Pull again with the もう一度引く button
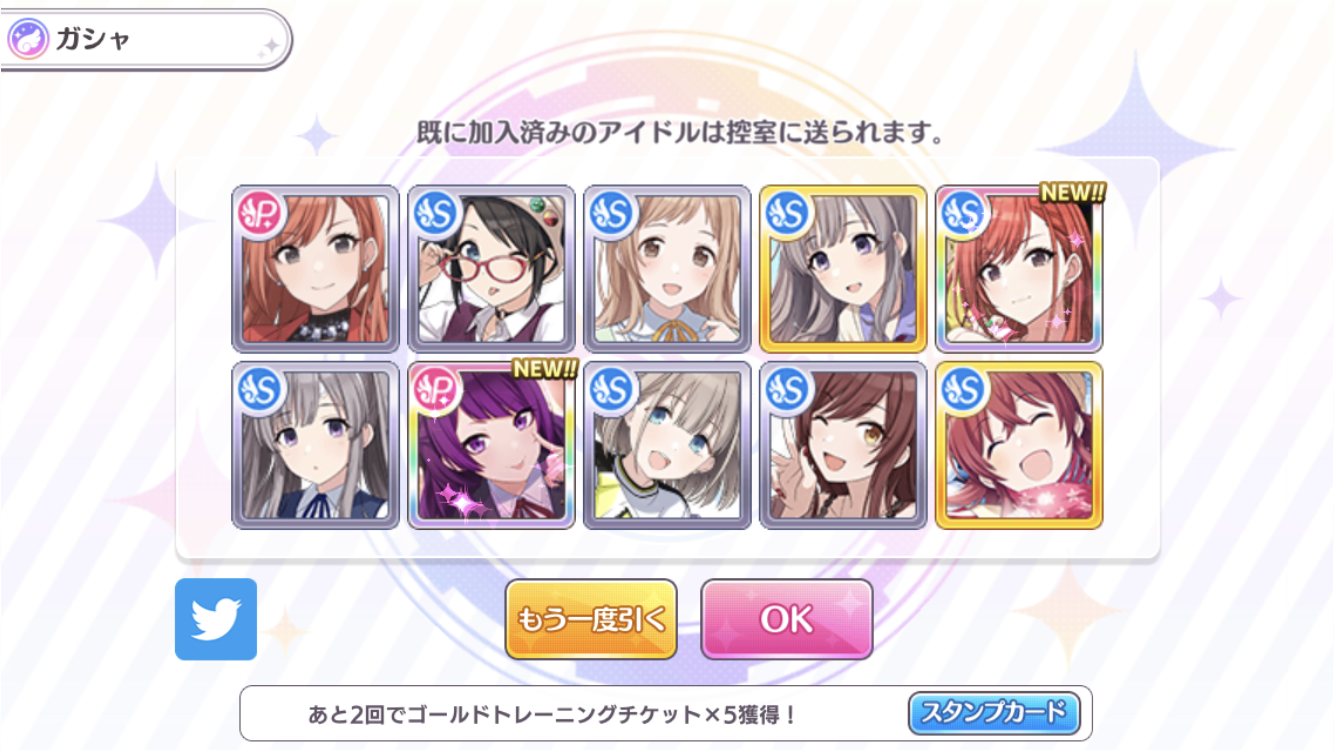 [x=591, y=620]
